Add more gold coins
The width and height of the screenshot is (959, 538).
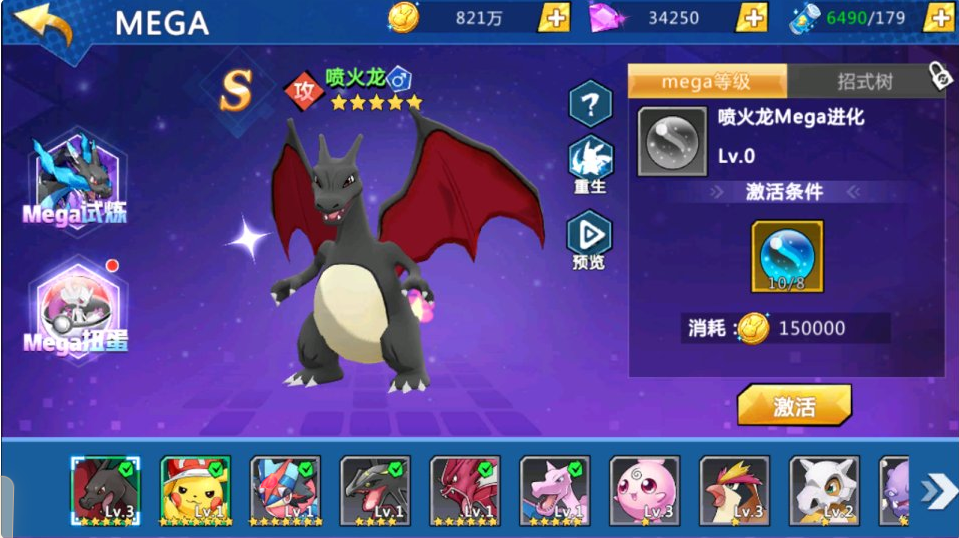click(555, 17)
